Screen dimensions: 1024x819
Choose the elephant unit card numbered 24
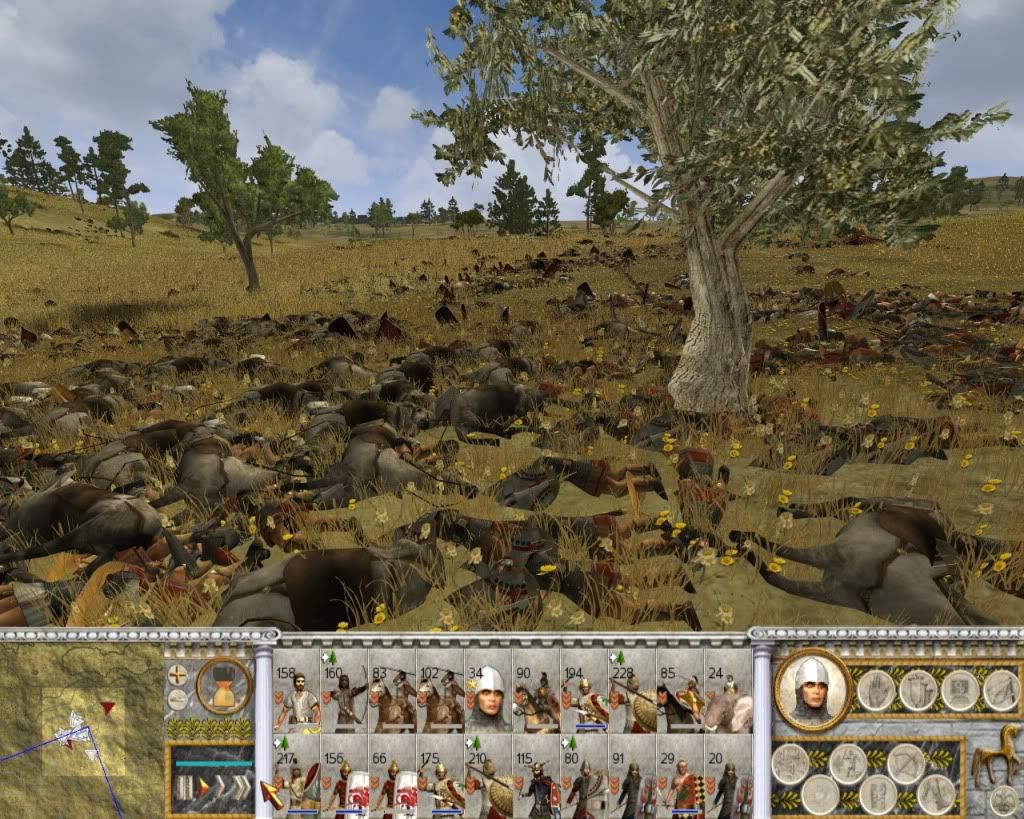tap(728, 691)
